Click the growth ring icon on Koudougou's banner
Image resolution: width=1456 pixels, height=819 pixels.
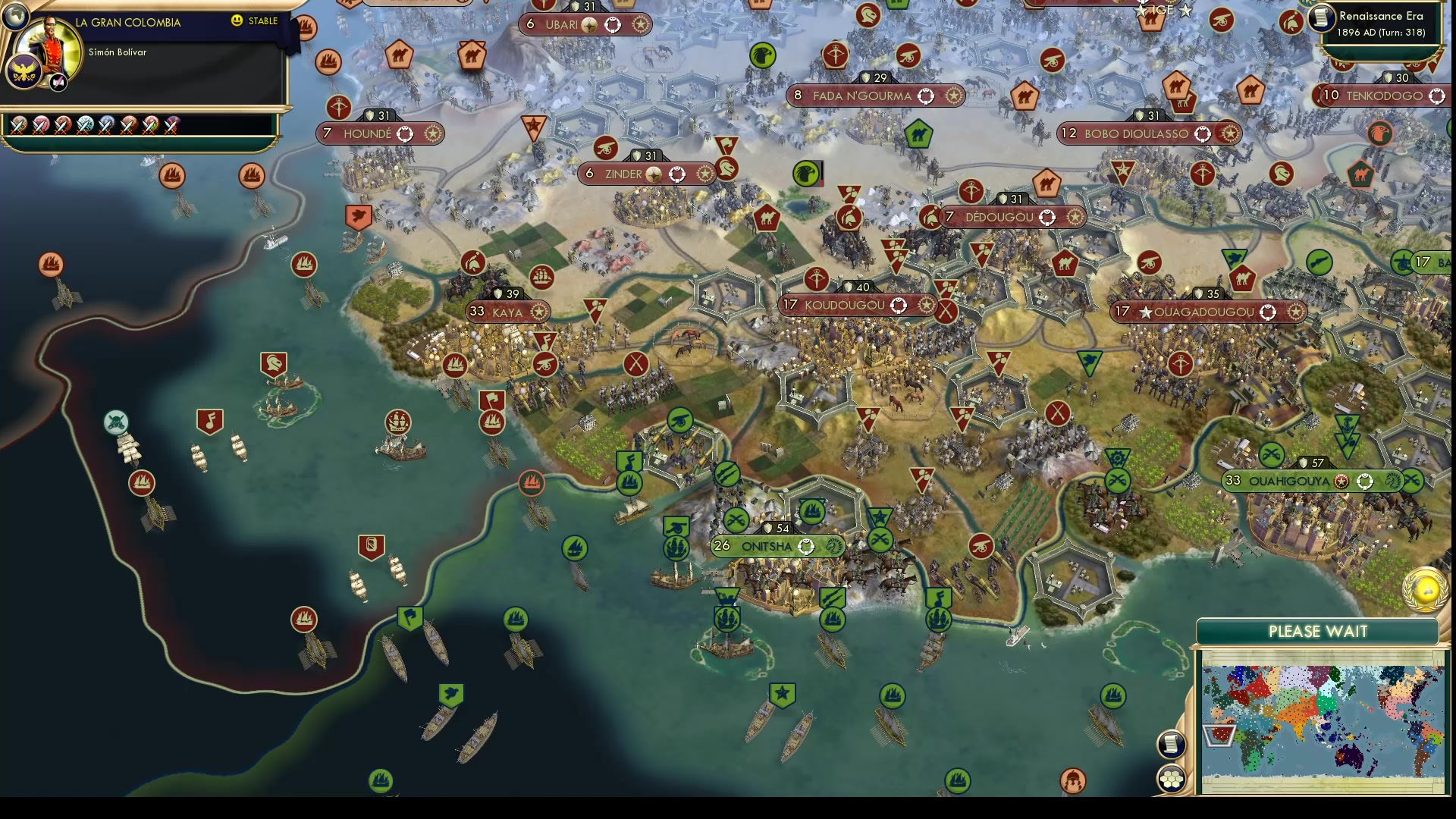(x=899, y=305)
